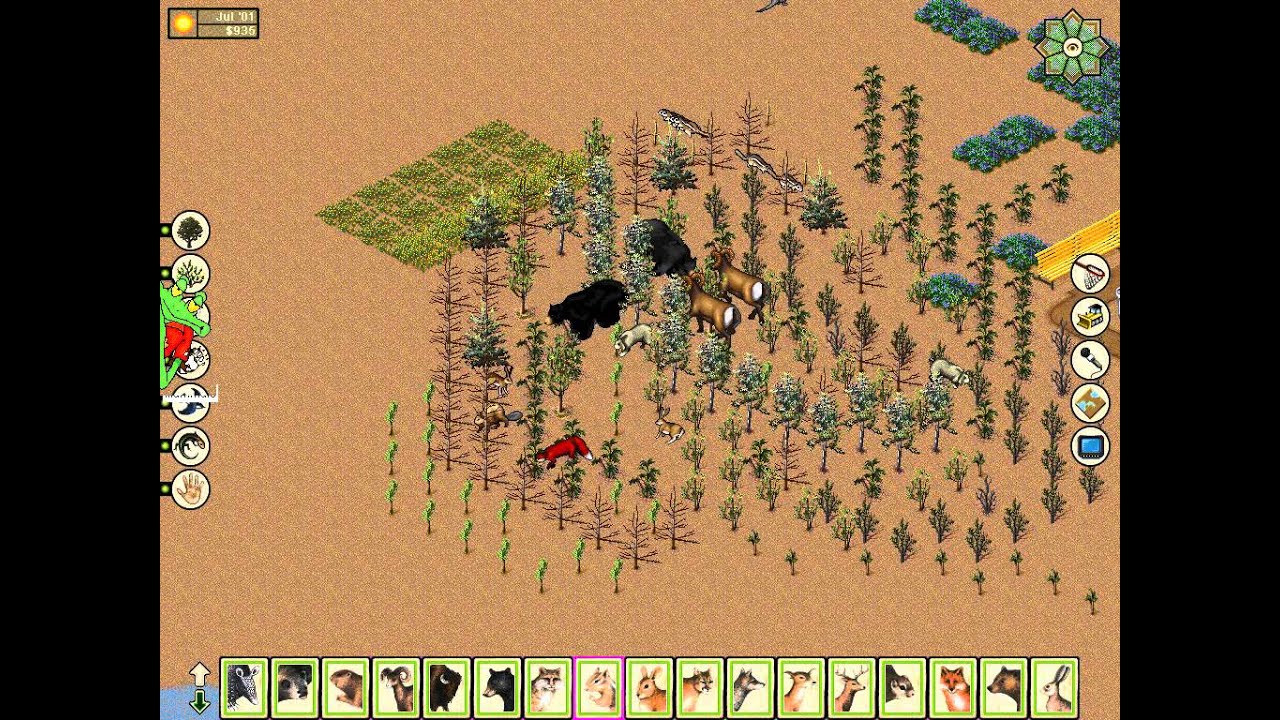Open the leafy tree foliage tool
This screenshot has width=1280, height=720.
pyautogui.click(x=190, y=230)
